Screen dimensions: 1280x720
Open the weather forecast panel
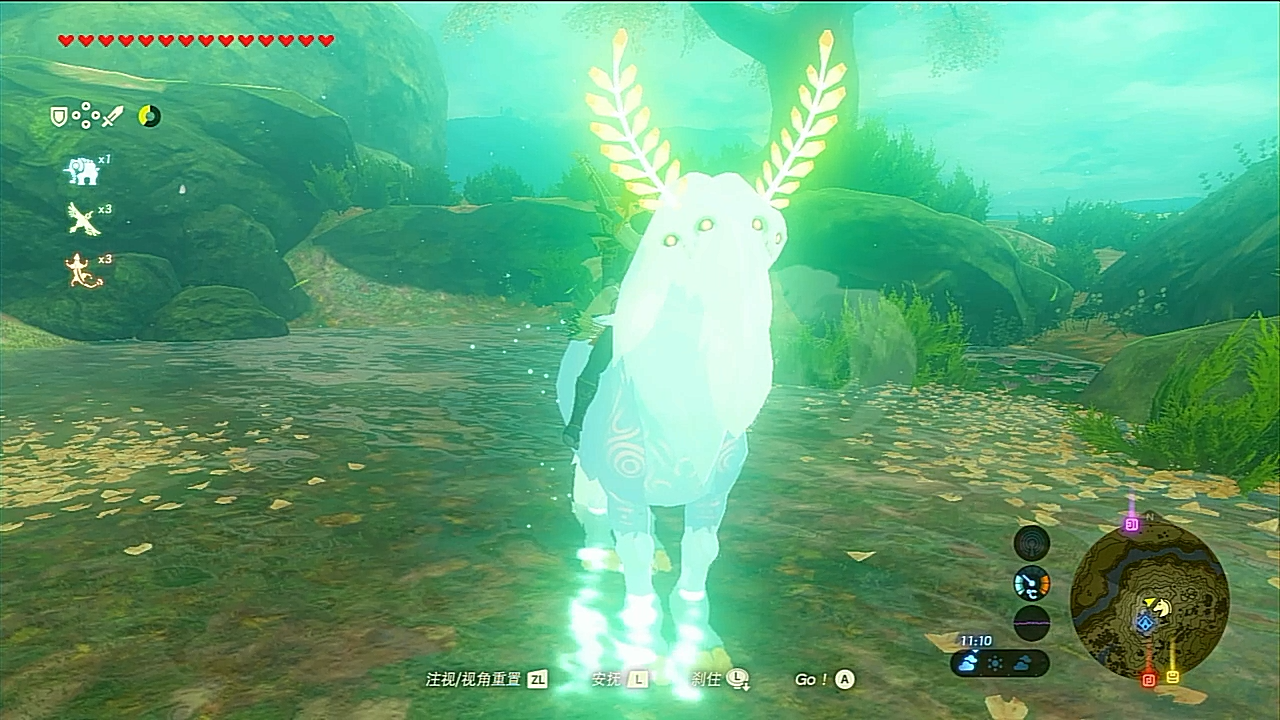[x=999, y=662]
